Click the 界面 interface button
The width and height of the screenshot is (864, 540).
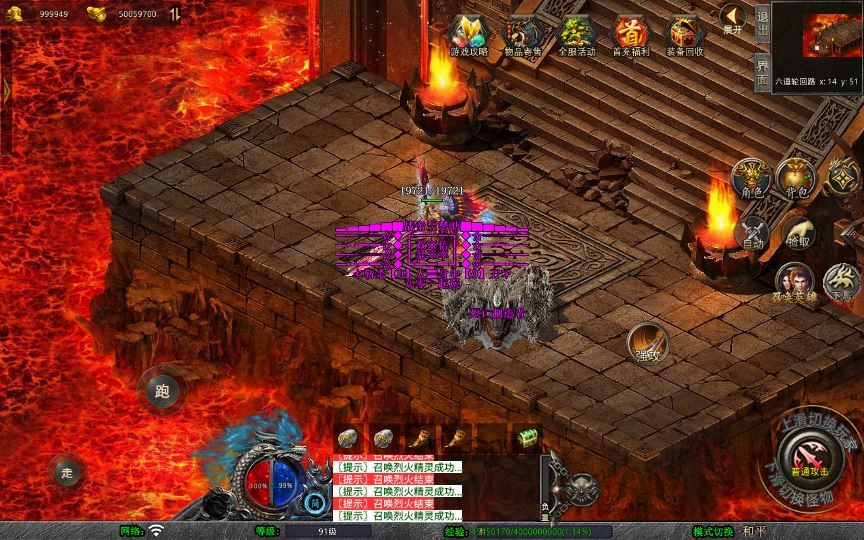762,71
